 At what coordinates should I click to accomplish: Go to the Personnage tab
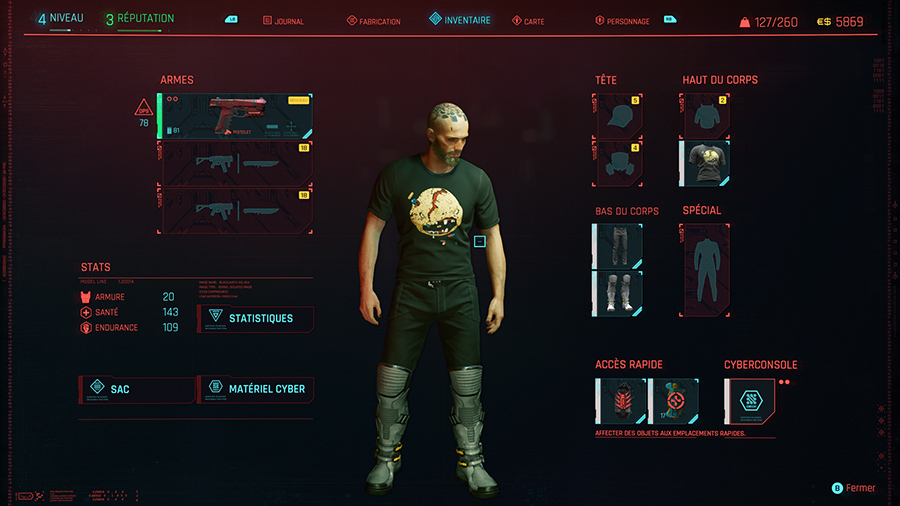pyautogui.click(x=627, y=21)
